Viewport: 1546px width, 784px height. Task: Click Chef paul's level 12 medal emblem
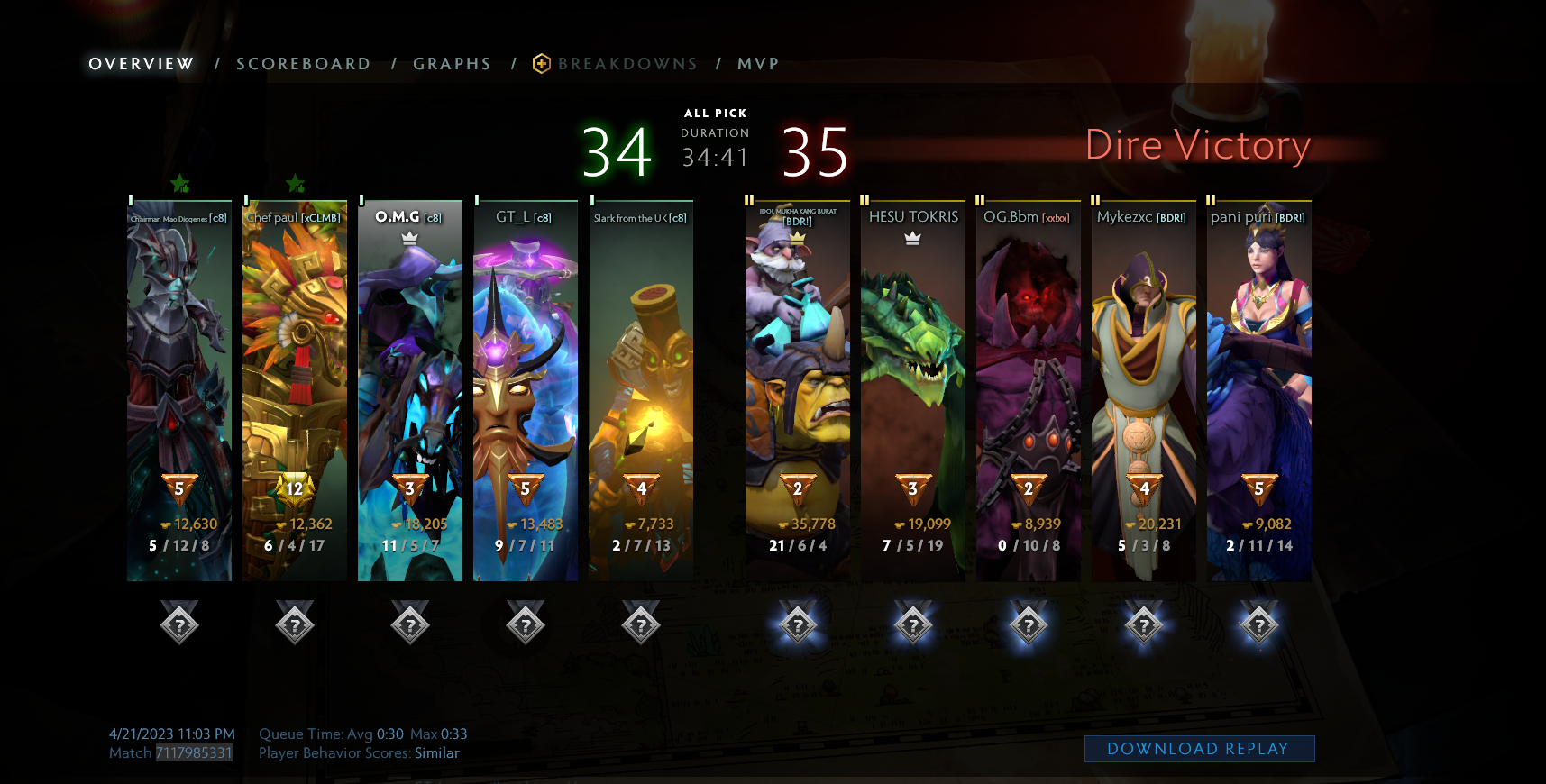click(294, 489)
